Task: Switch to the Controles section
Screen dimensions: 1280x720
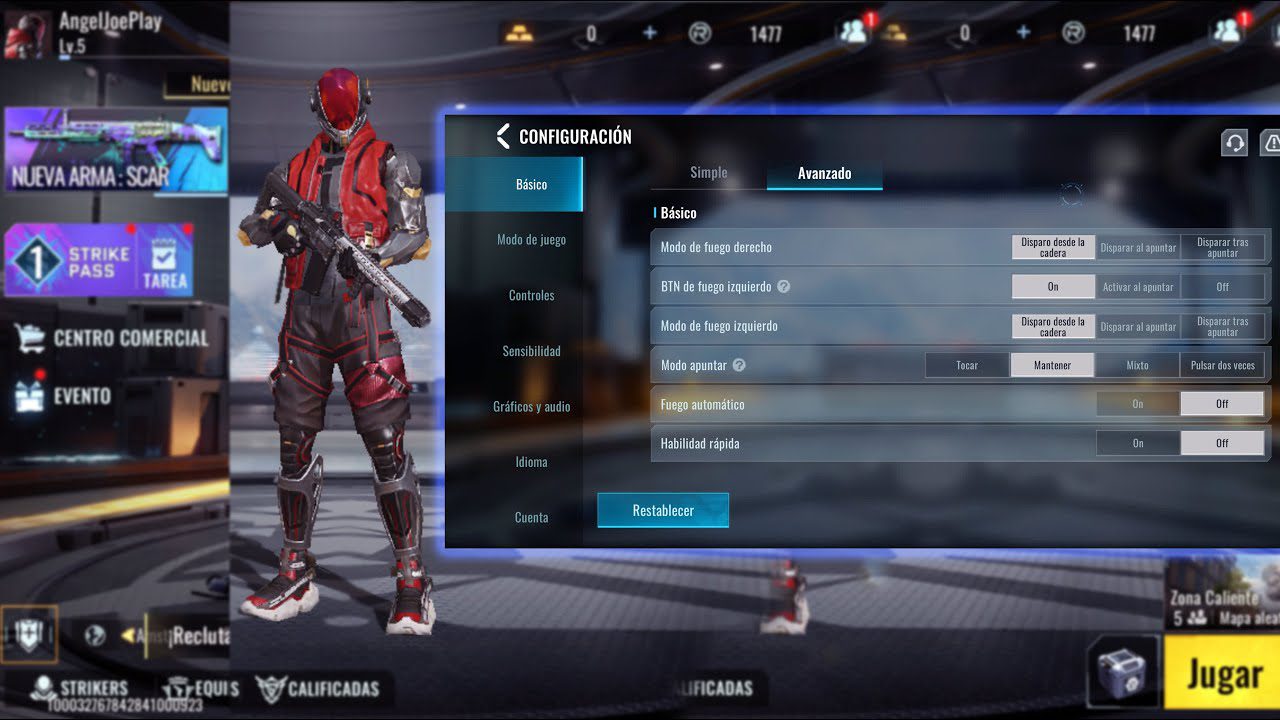Action: (x=531, y=296)
